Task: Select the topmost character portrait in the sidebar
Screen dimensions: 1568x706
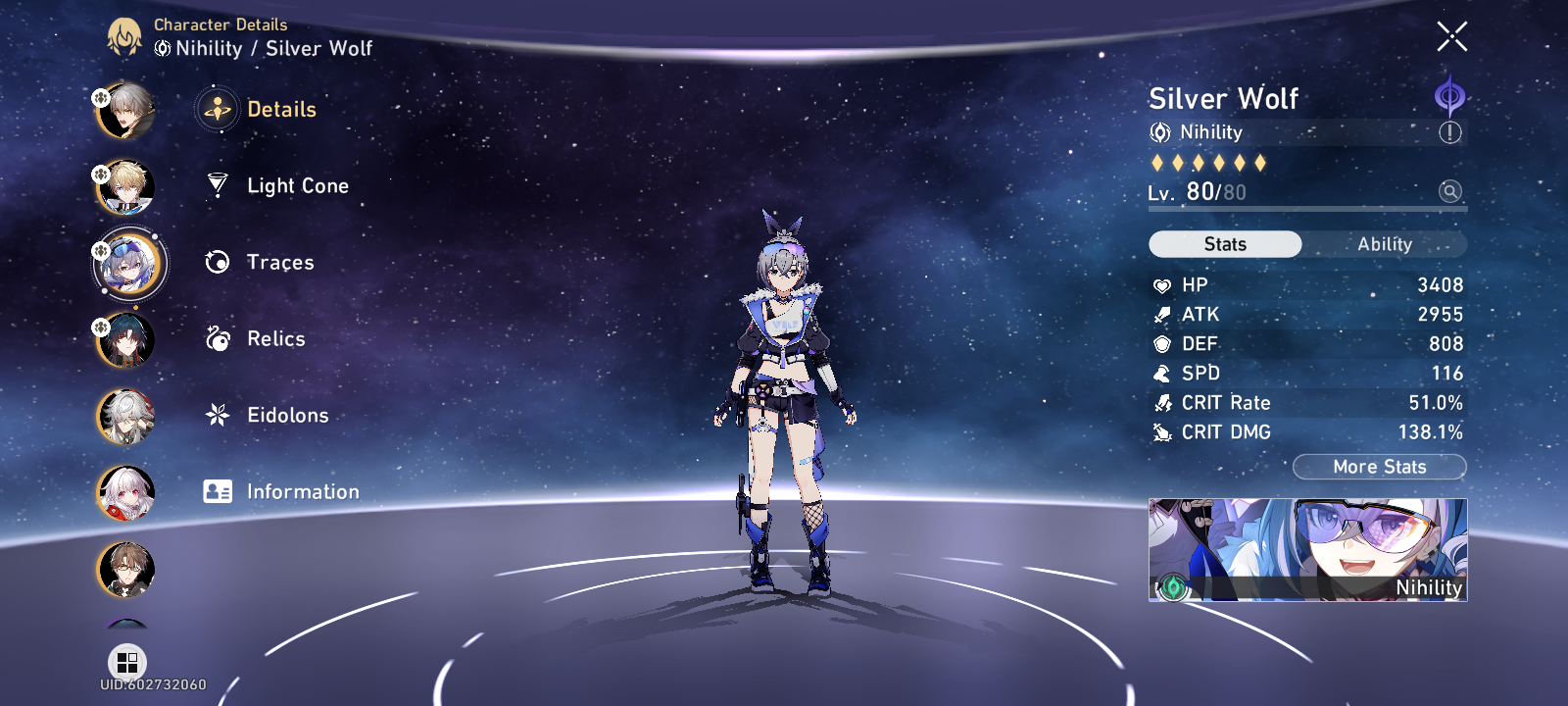Action: (125, 110)
